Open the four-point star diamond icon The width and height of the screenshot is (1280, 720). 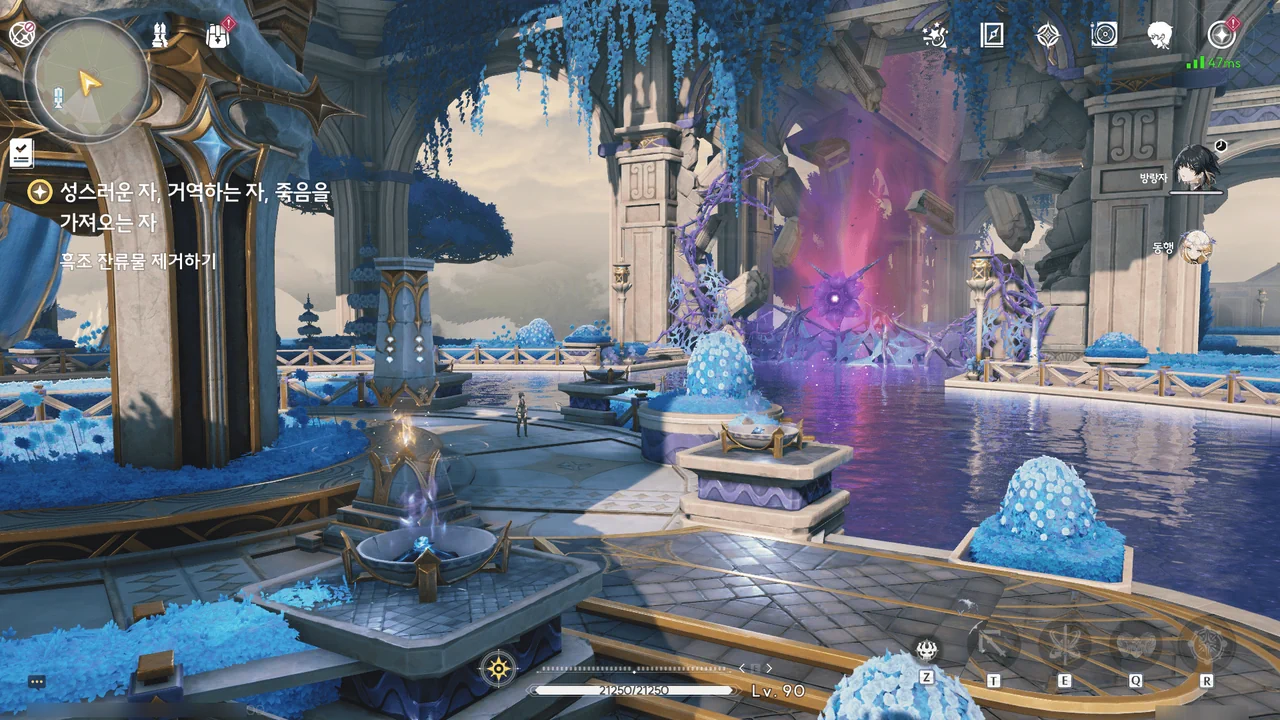pos(1047,35)
